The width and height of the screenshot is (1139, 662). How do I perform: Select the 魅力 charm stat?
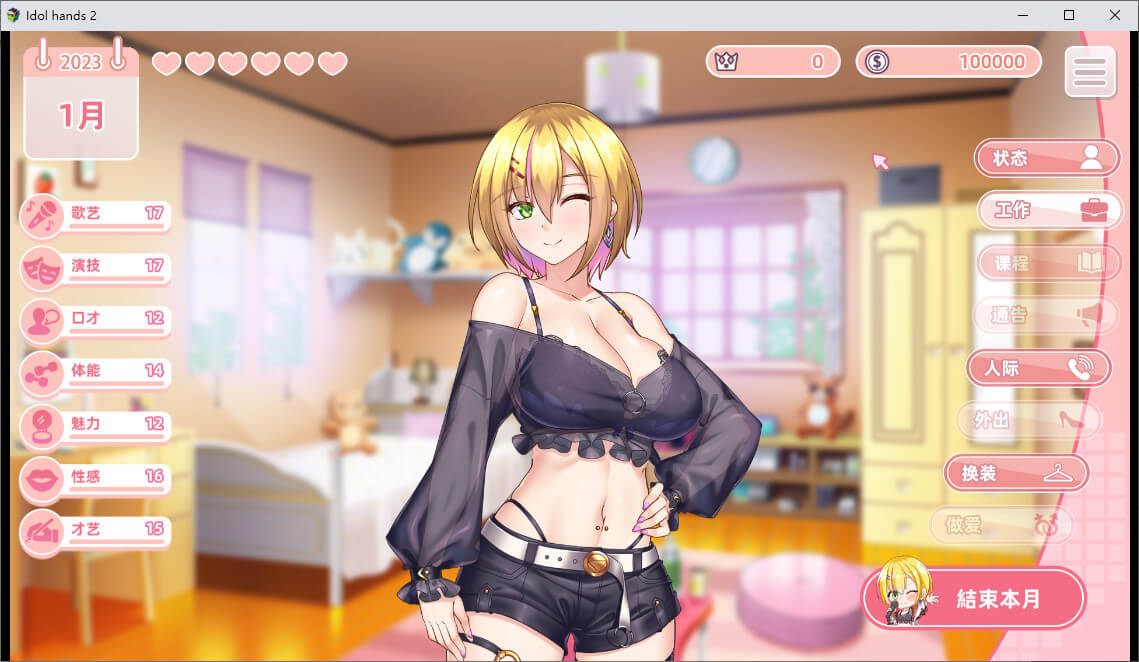click(x=96, y=425)
